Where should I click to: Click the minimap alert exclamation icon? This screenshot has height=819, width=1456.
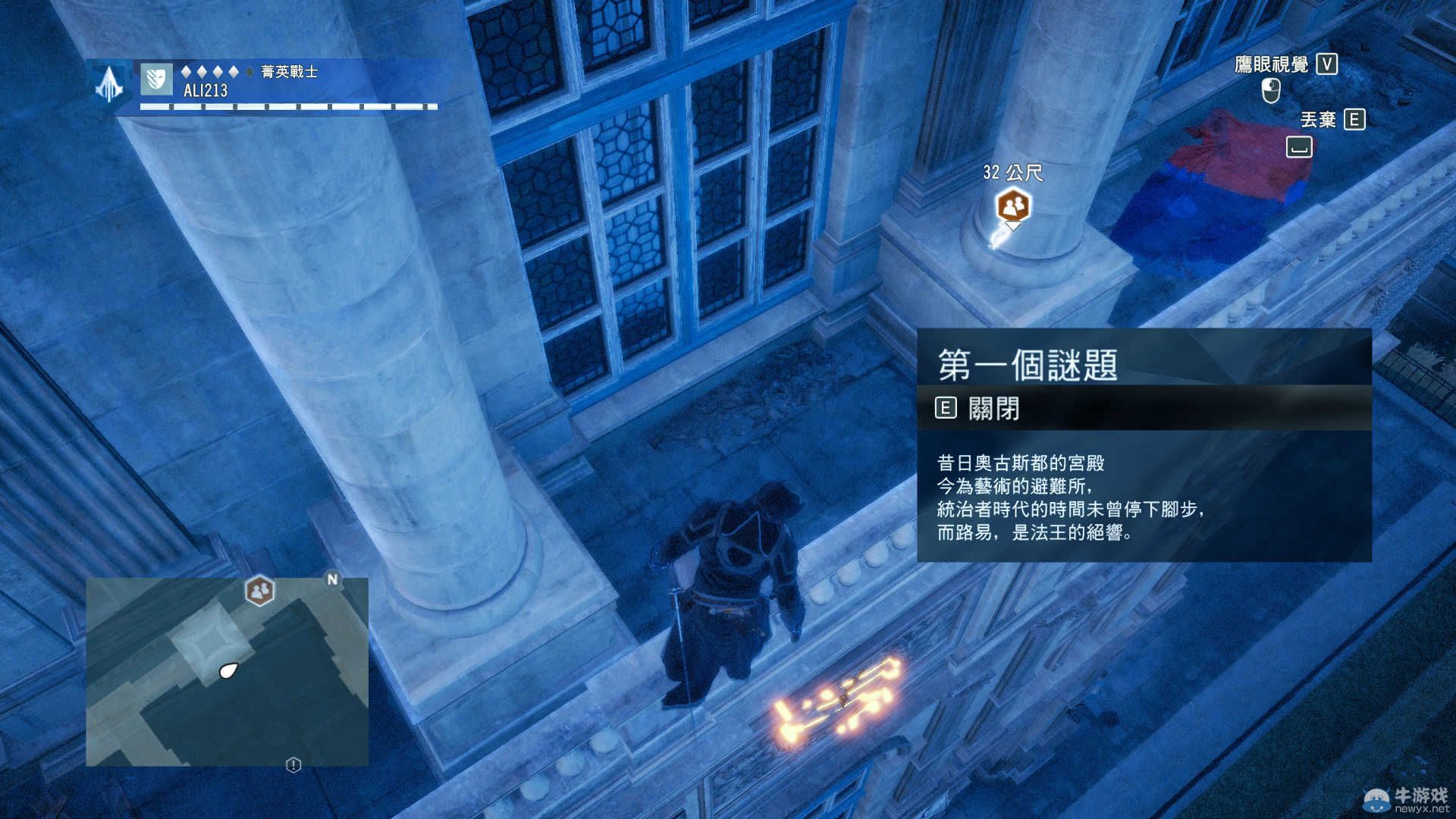pos(293,765)
